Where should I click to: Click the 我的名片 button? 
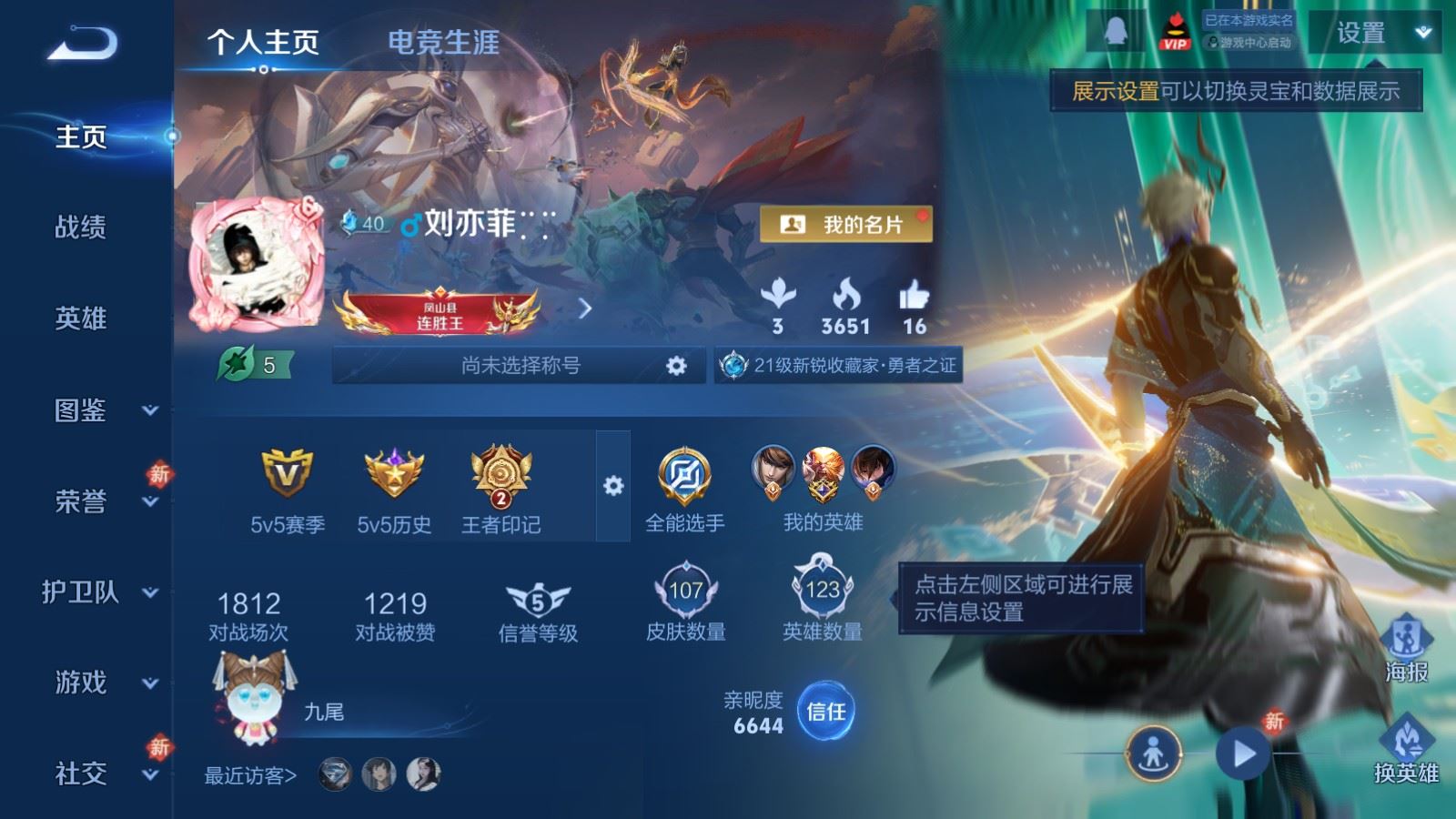coord(847,221)
